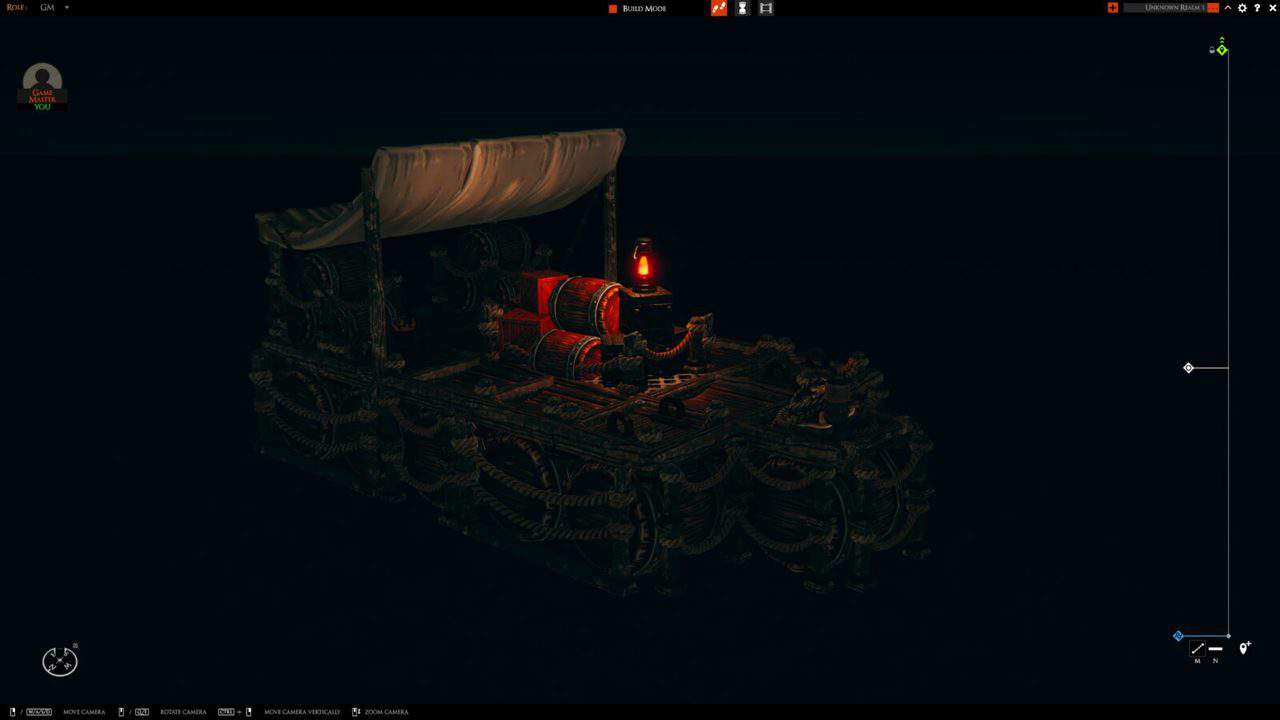The height and width of the screenshot is (720, 1280).
Task: Open the help question mark panel
Action: (1257, 8)
